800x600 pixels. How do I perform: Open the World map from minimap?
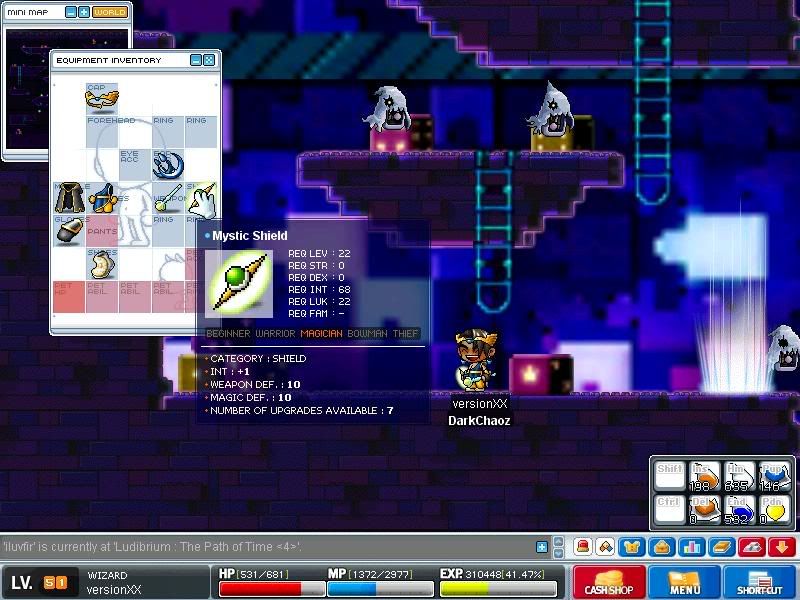[109, 12]
